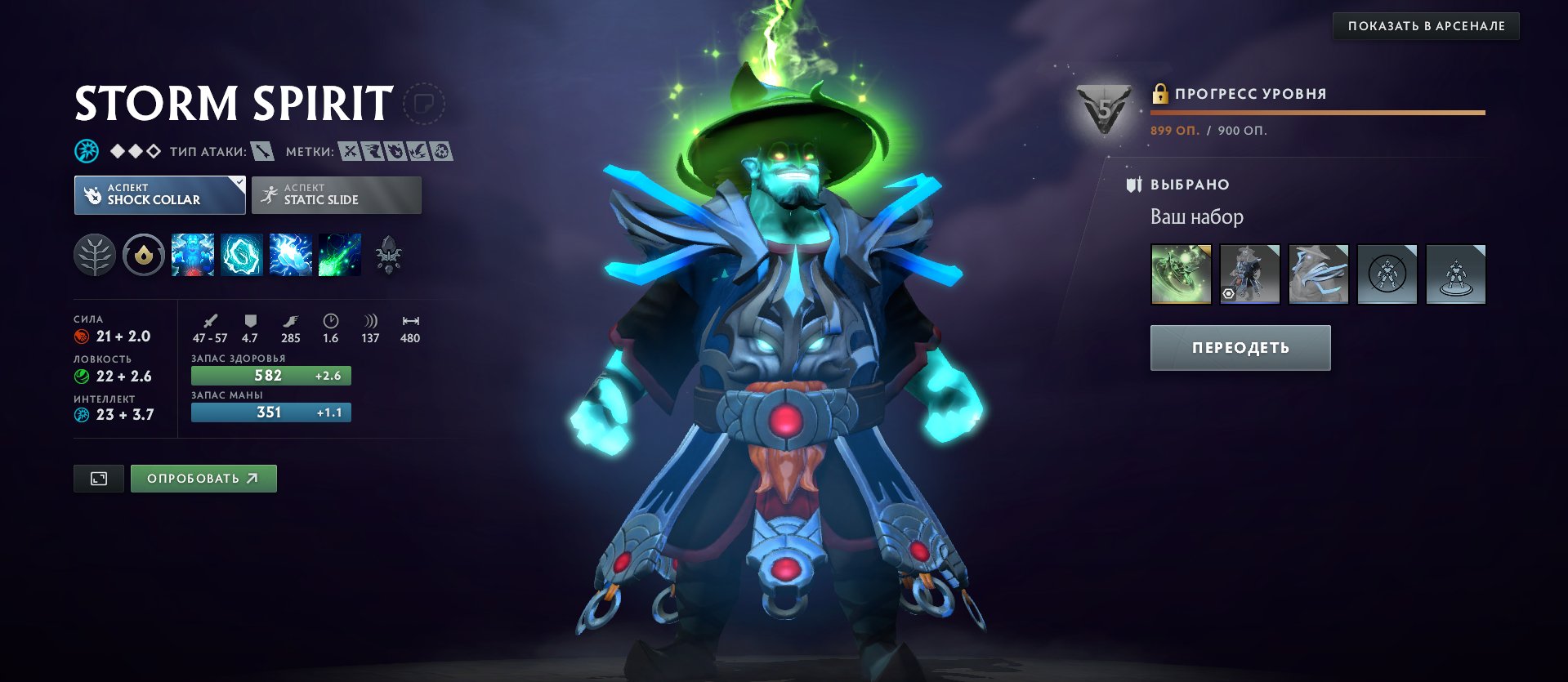Open the Electric Vortex ability icon
Image resolution: width=1568 pixels, height=682 pixels.
tap(242, 255)
